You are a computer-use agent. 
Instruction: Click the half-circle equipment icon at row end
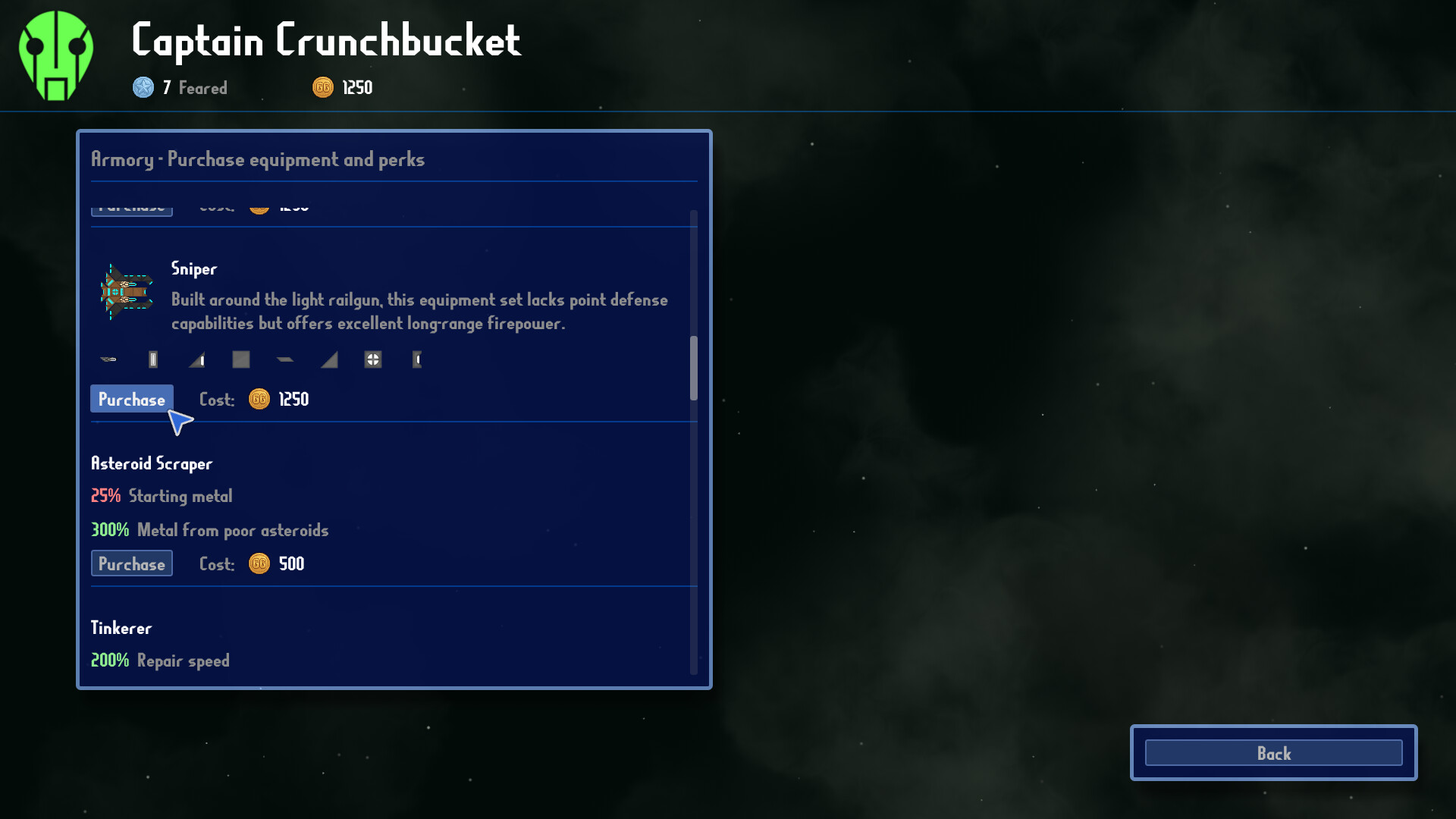coord(418,360)
